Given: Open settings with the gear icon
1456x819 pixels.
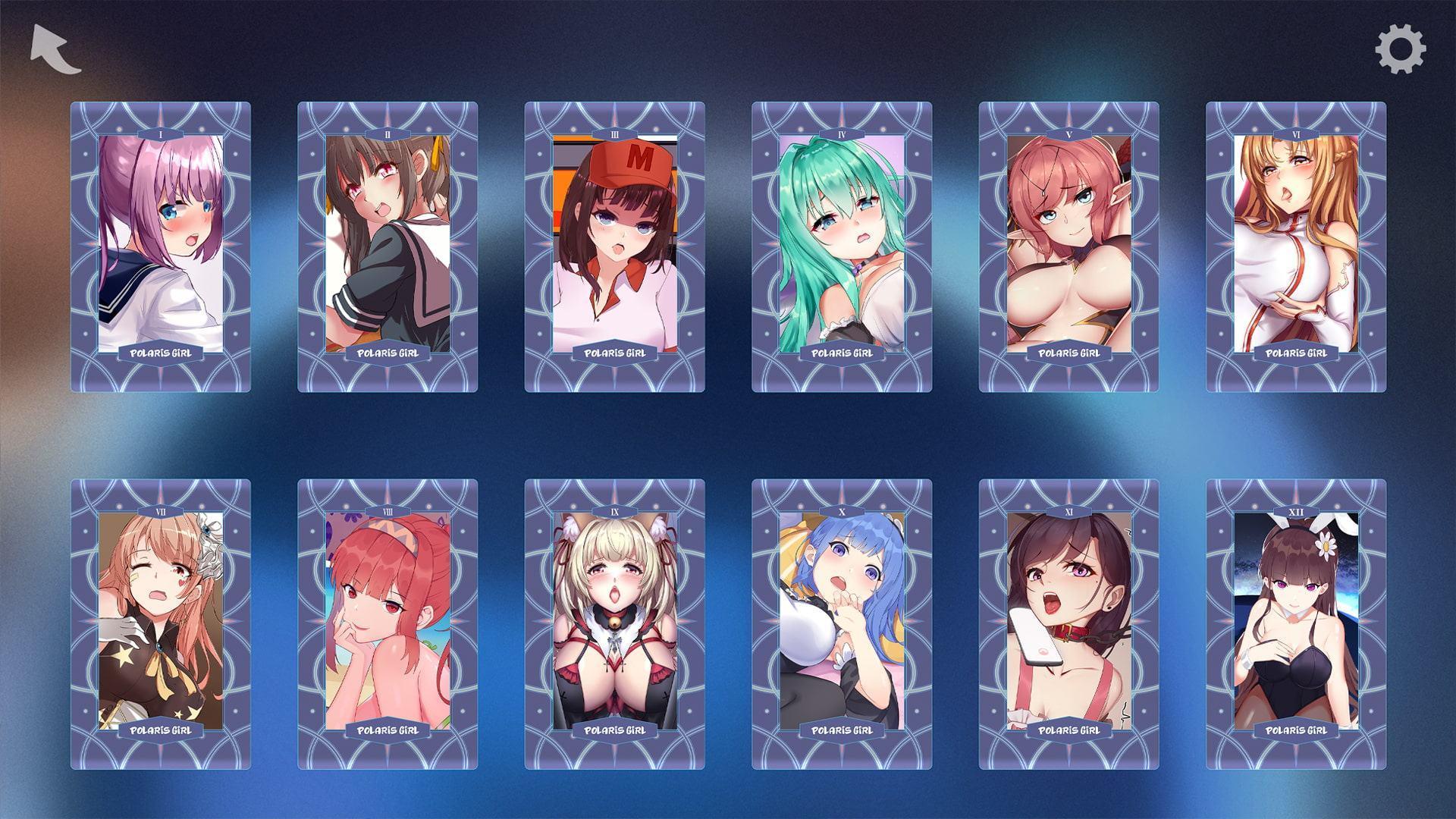Looking at the screenshot, I should click(x=1400, y=49).
